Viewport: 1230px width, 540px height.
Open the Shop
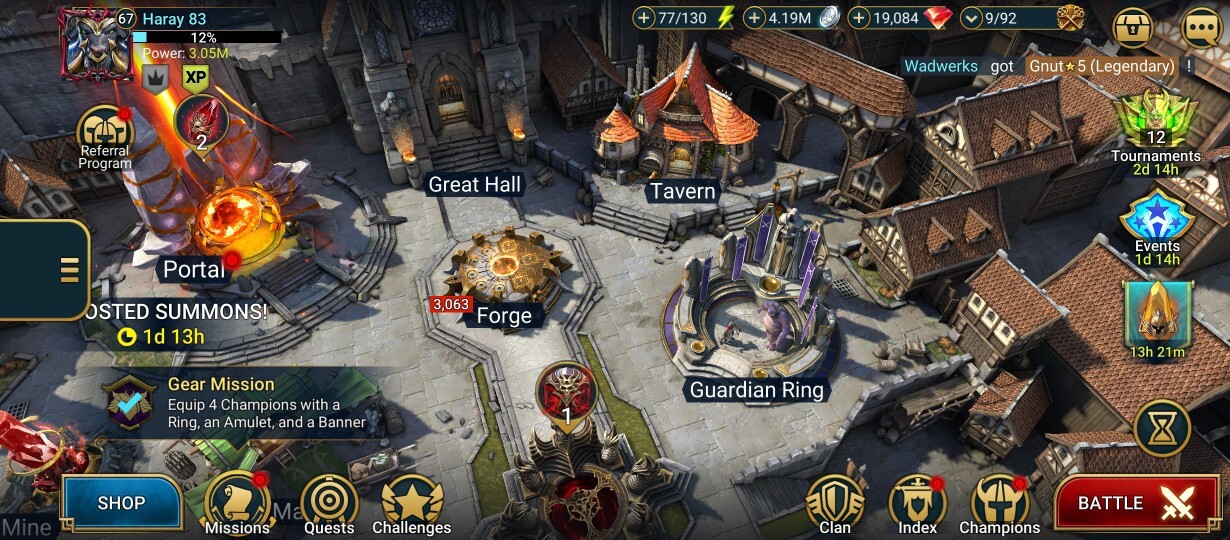[x=121, y=503]
